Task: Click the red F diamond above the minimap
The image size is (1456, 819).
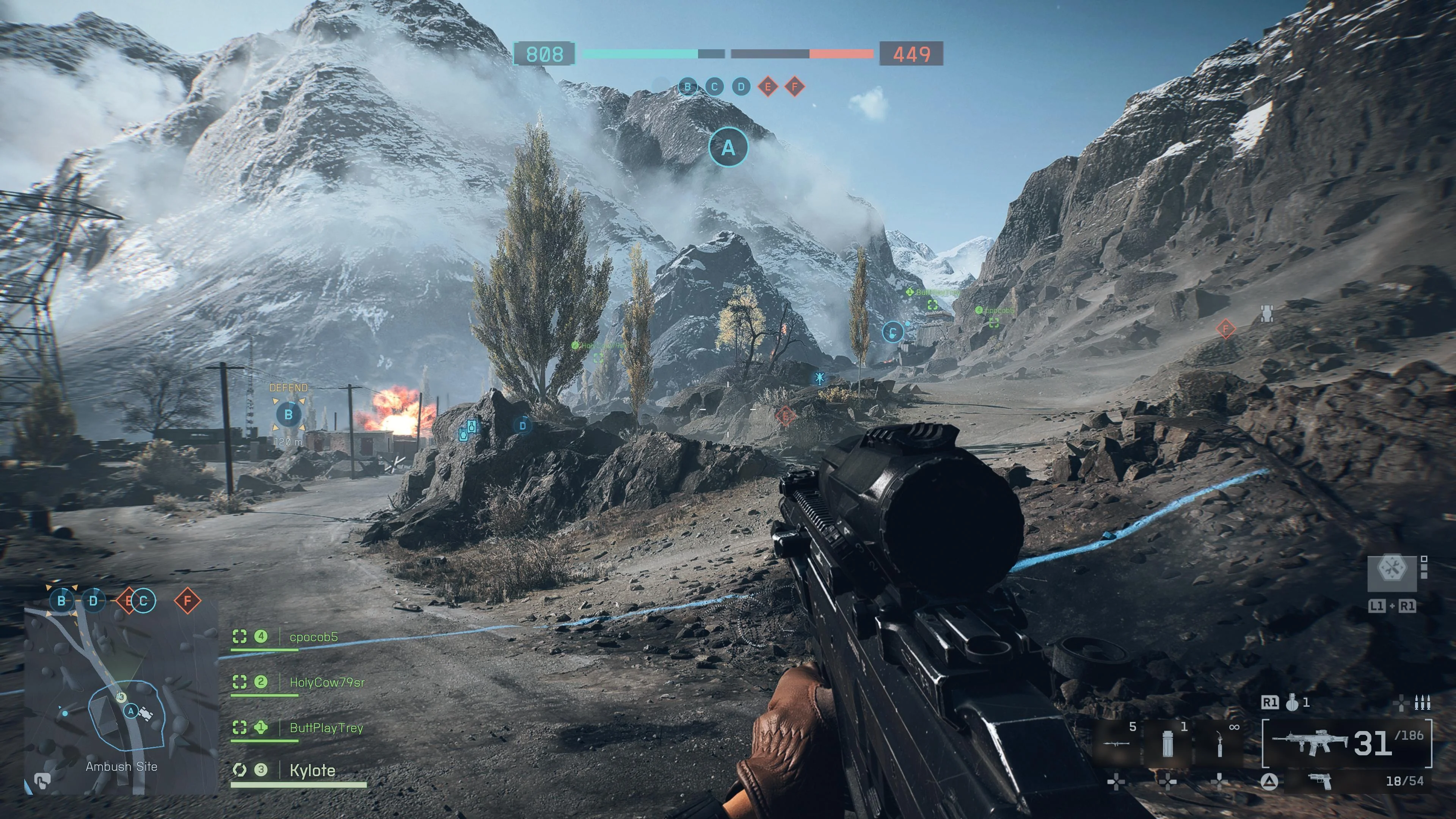Action: (x=187, y=601)
